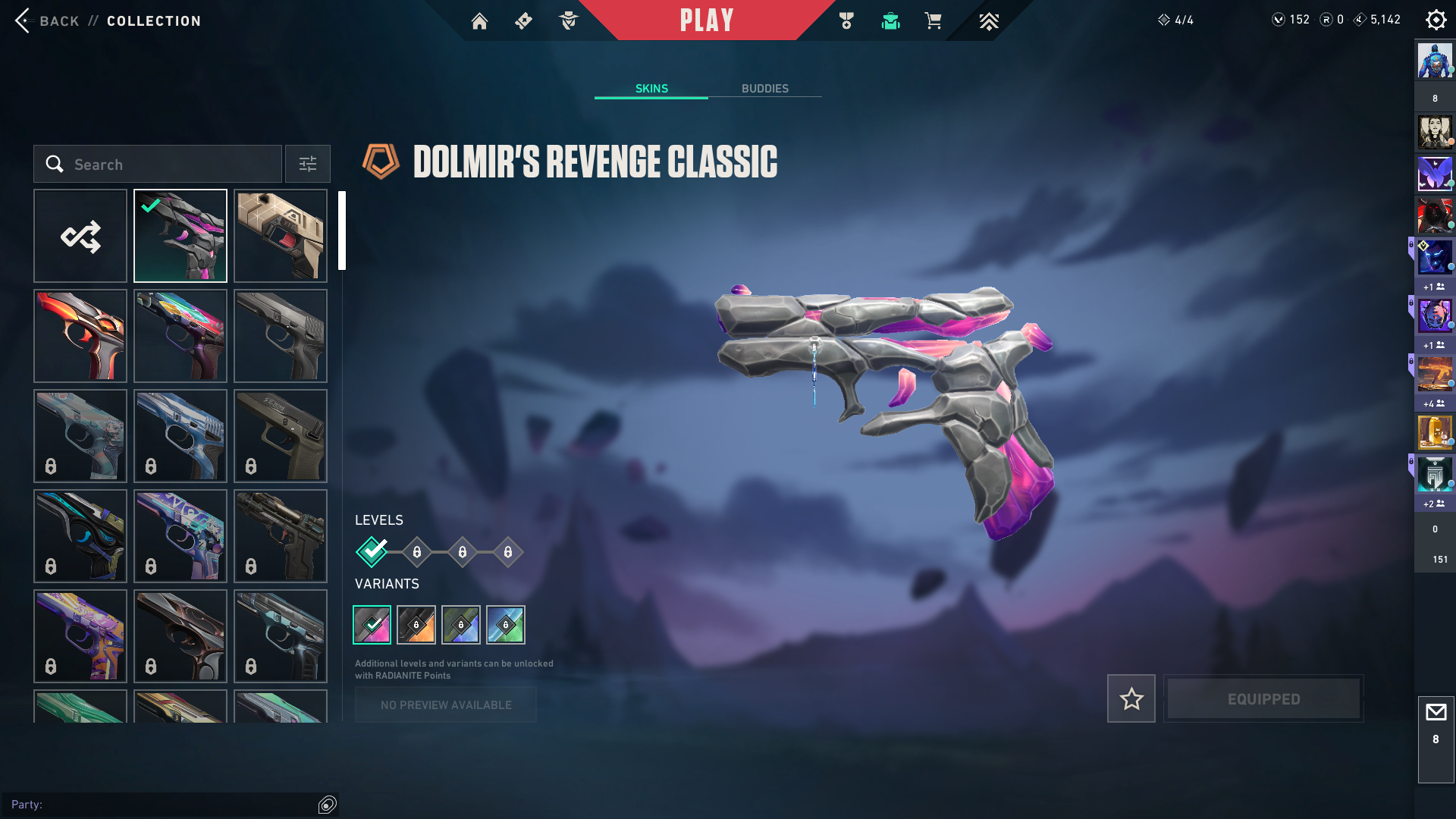Open the store shopping cart icon
The image size is (1456, 819).
click(x=933, y=21)
